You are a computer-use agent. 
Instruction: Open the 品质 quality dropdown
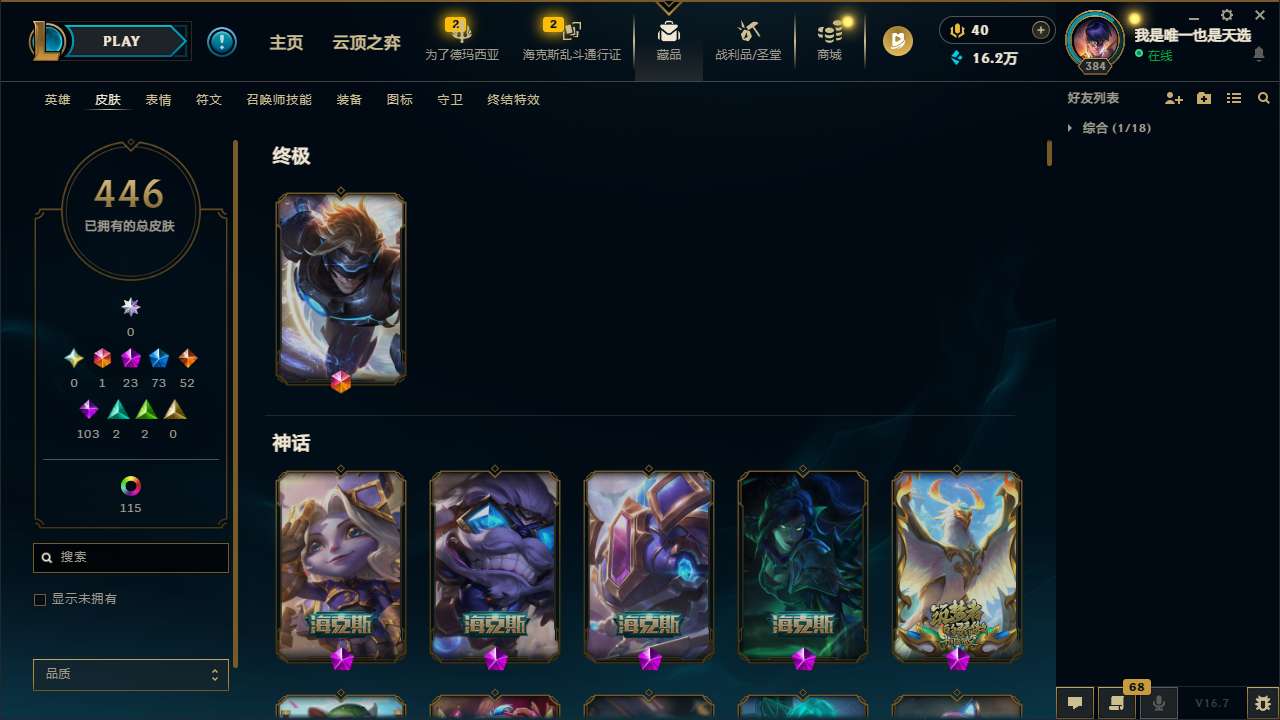(x=130, y=674)
